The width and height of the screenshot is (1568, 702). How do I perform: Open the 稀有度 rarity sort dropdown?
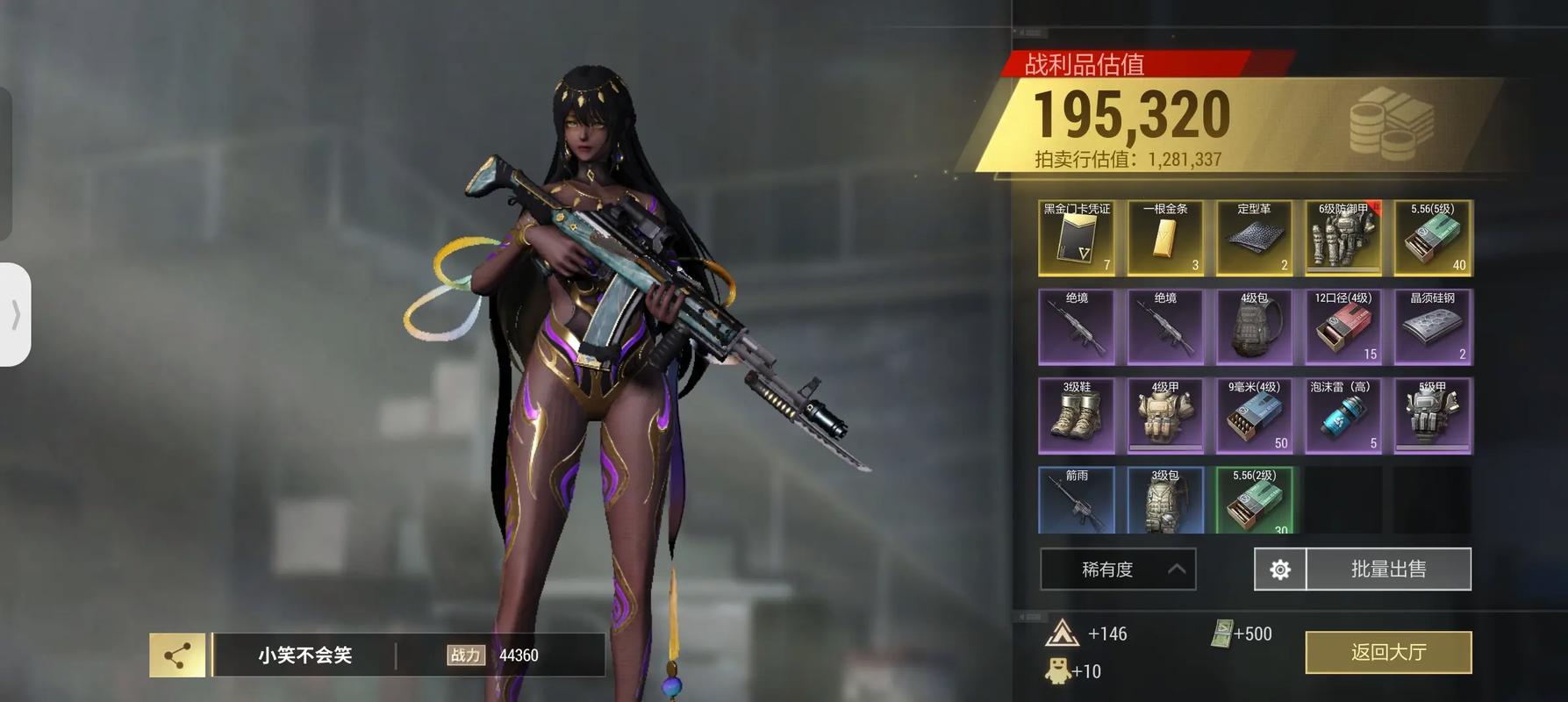[1118, 569]
